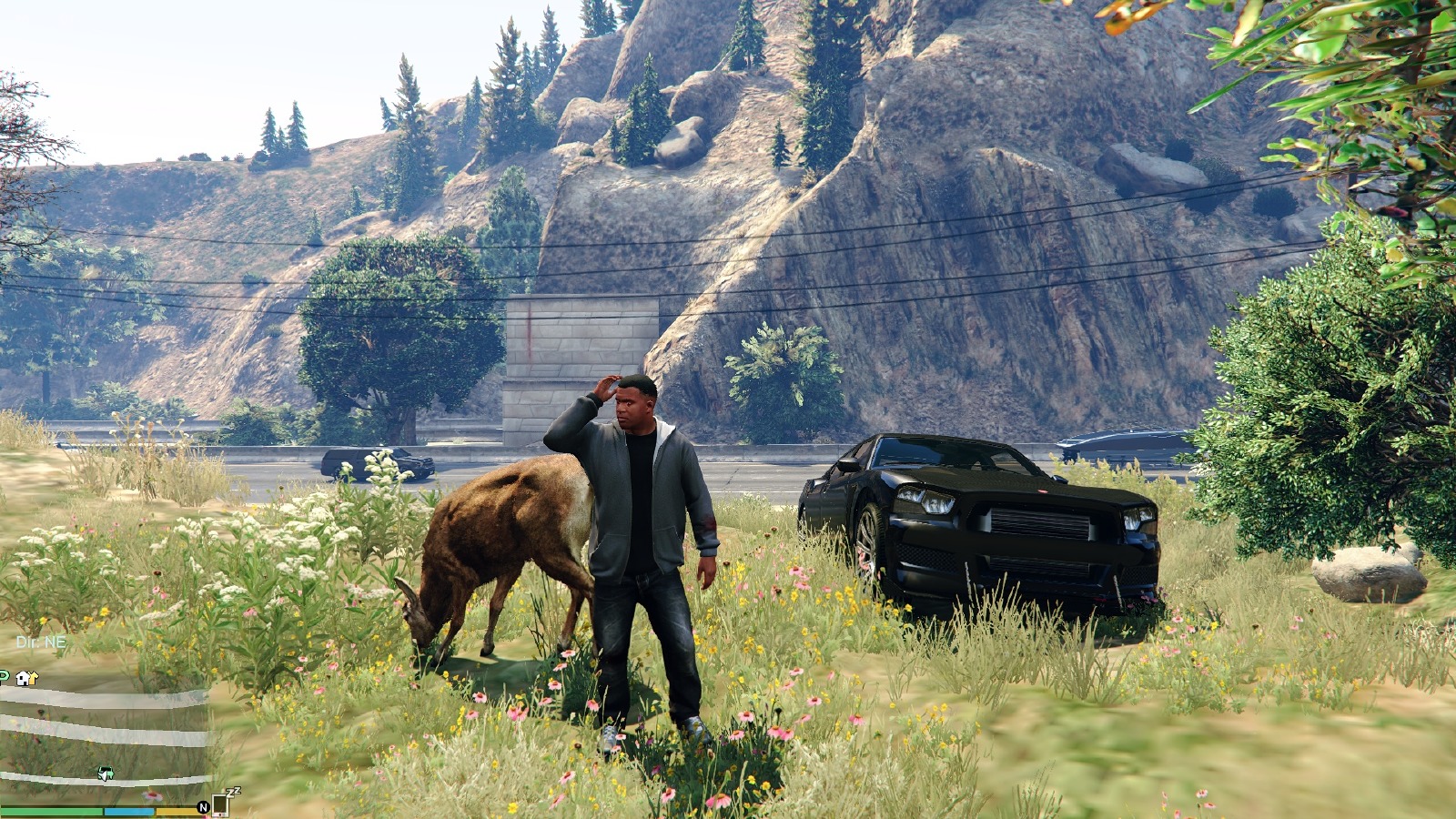Open the sleeping phone icon
Viewport: 1456px width, 819px height.
[219, 804]
